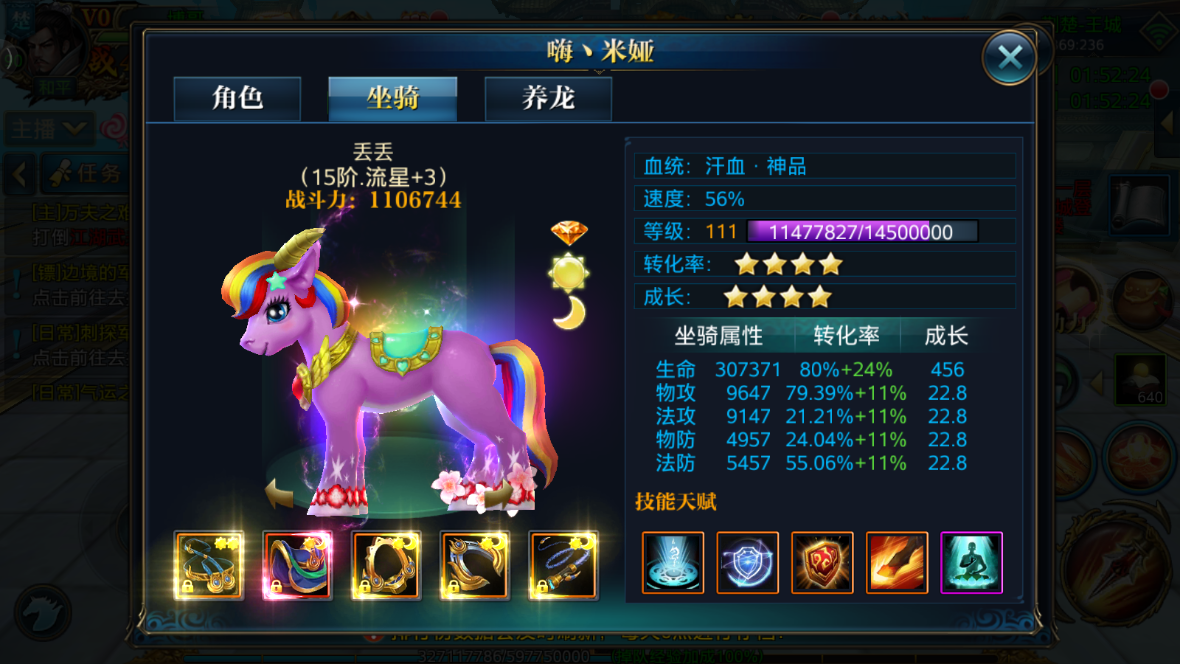Click the crescent moon icon
The image size is (1180, 664).
tap(569, 312)
